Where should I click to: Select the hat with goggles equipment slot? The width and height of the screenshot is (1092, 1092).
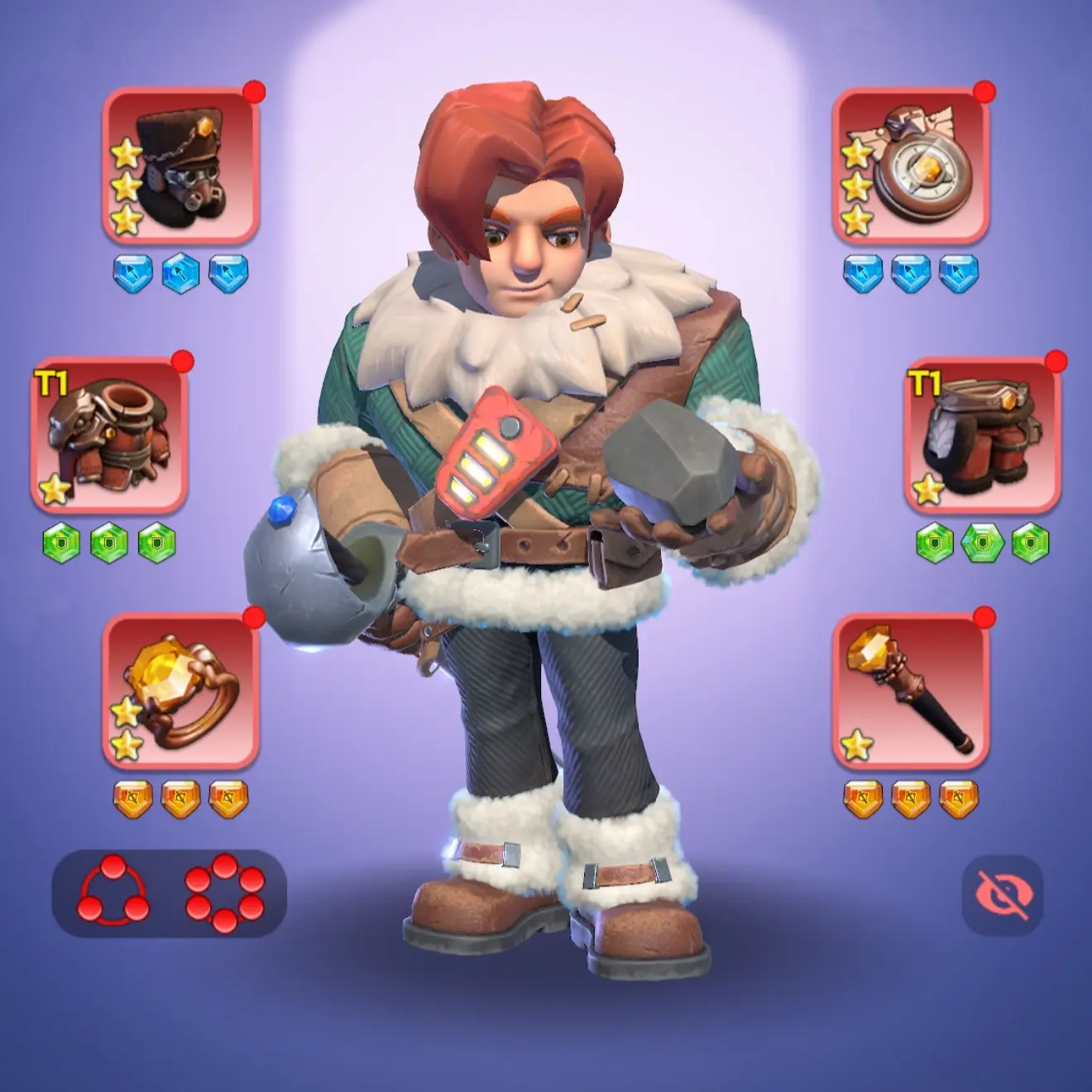(180, 165)
